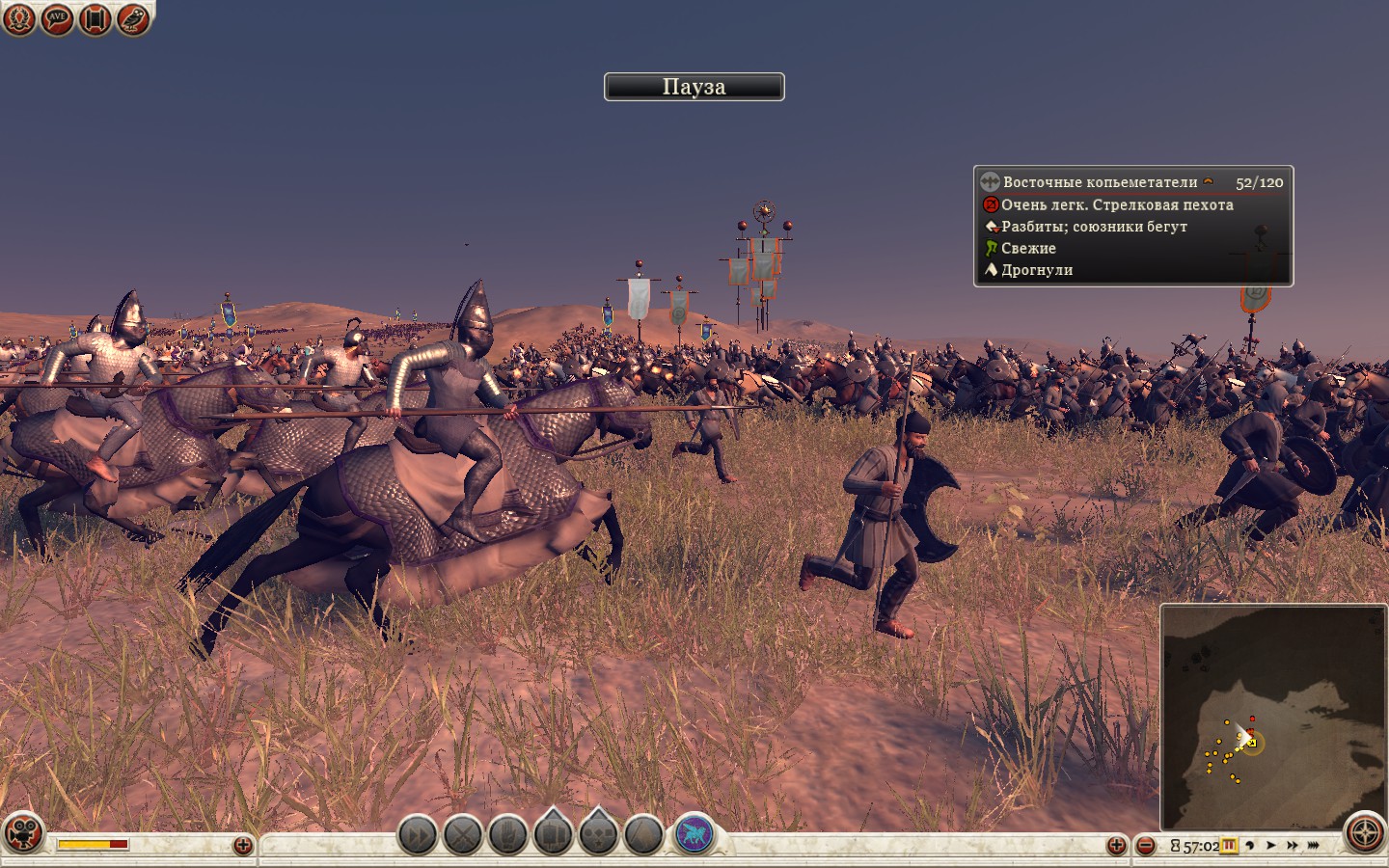Set battle speed to normal play
The width and height of the screenshot is (1389, 868).
pyautogui.click(x=1271, y=846)
